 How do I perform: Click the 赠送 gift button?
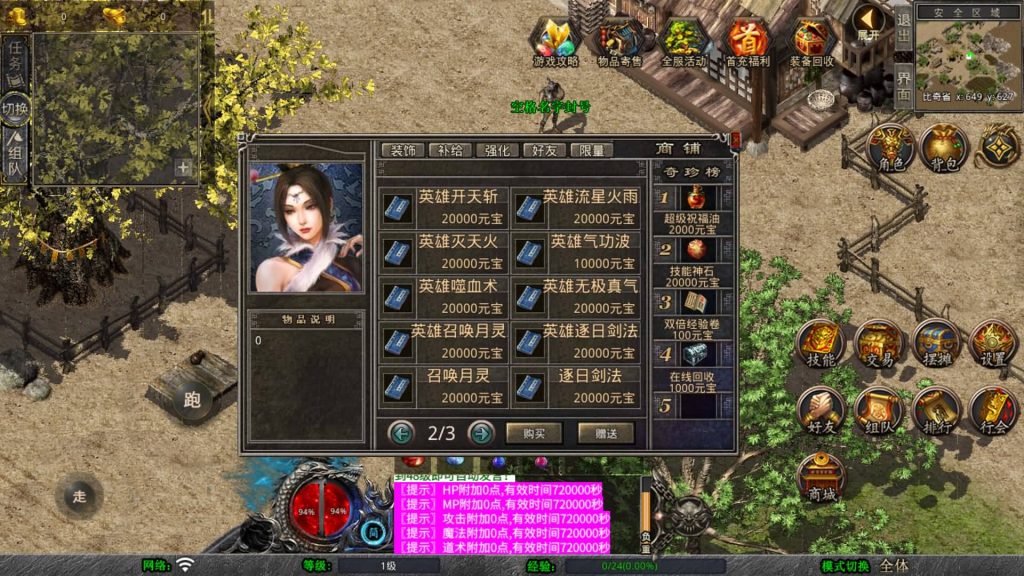click(606, 433)
